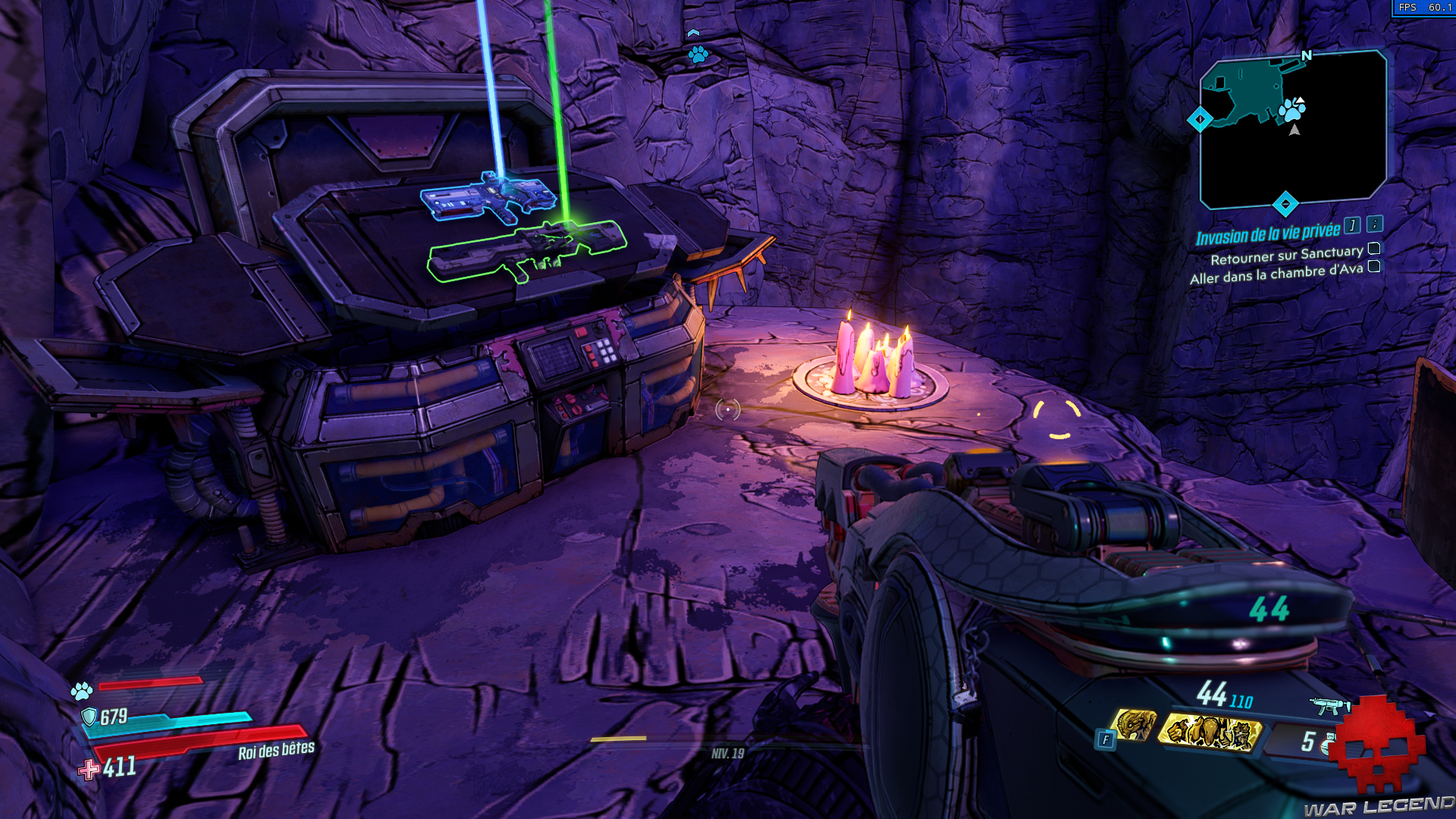Select the grenade icon next to count 5

(x=1329, y=743)
